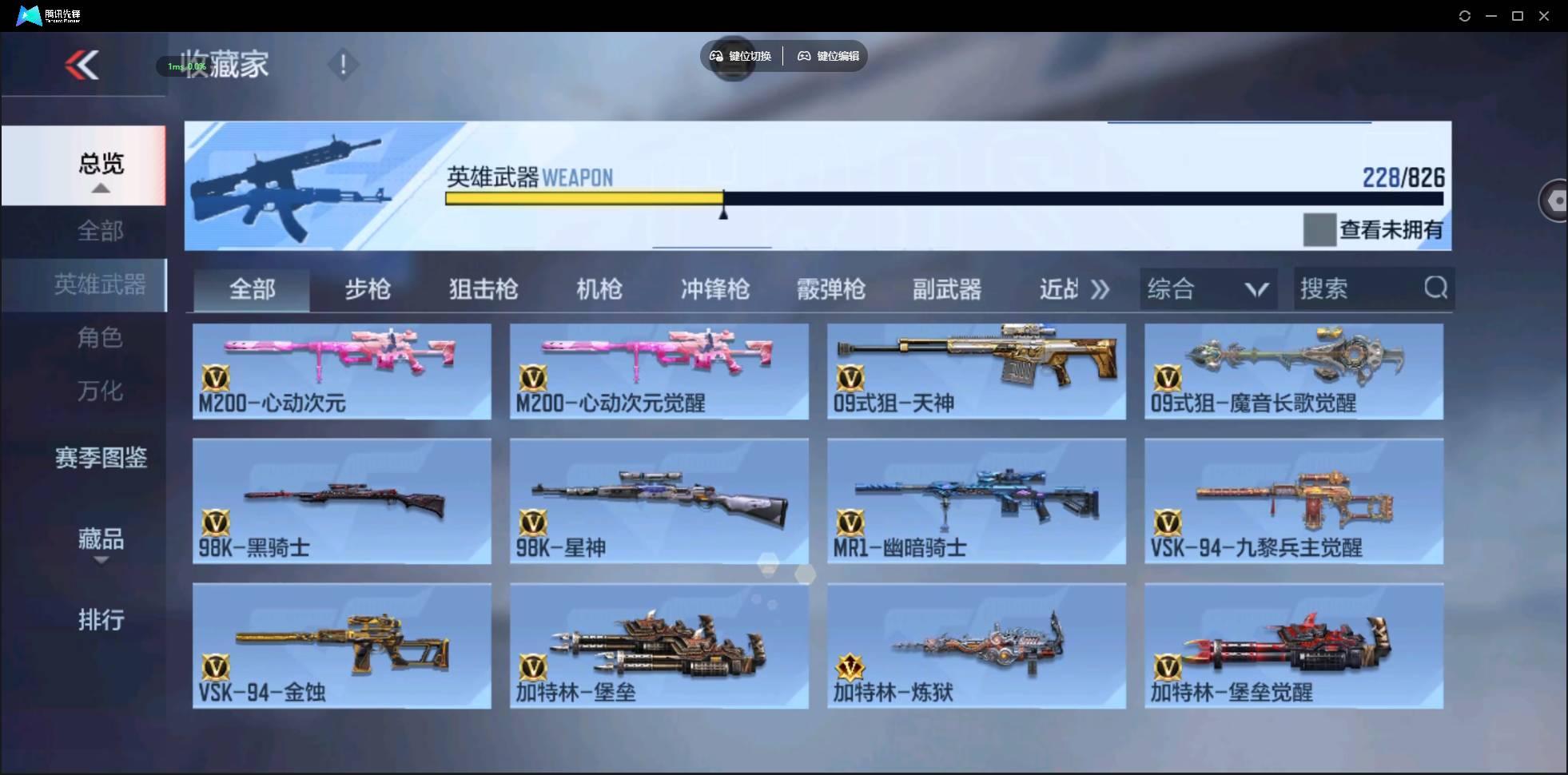Open the 排行 section
Screen dimensions: 1568x775
[x=101, y=620]
